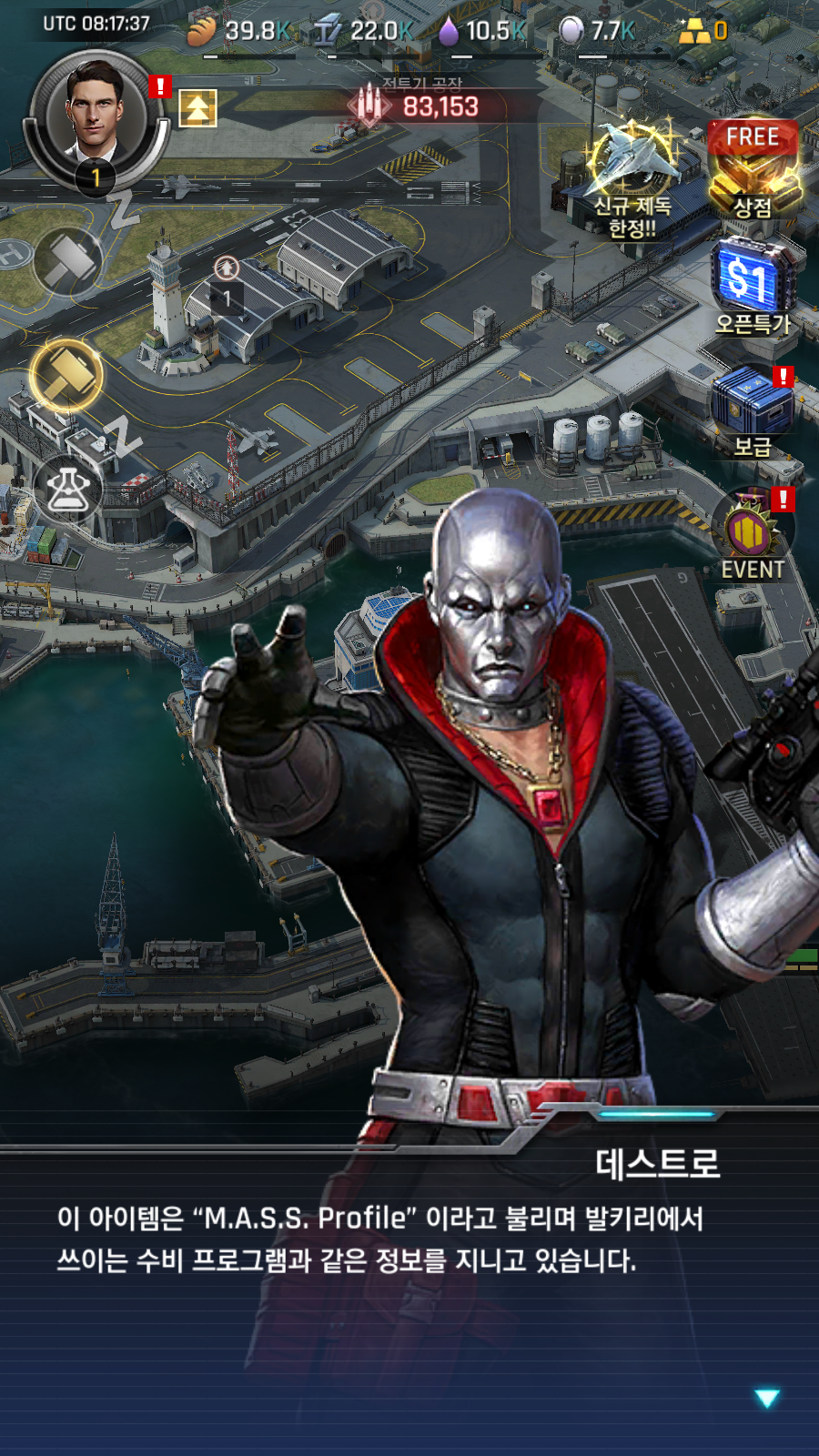
Task: Open the supply (보급) crate icon
Action: pyautogui.click(x=753, y=409)
